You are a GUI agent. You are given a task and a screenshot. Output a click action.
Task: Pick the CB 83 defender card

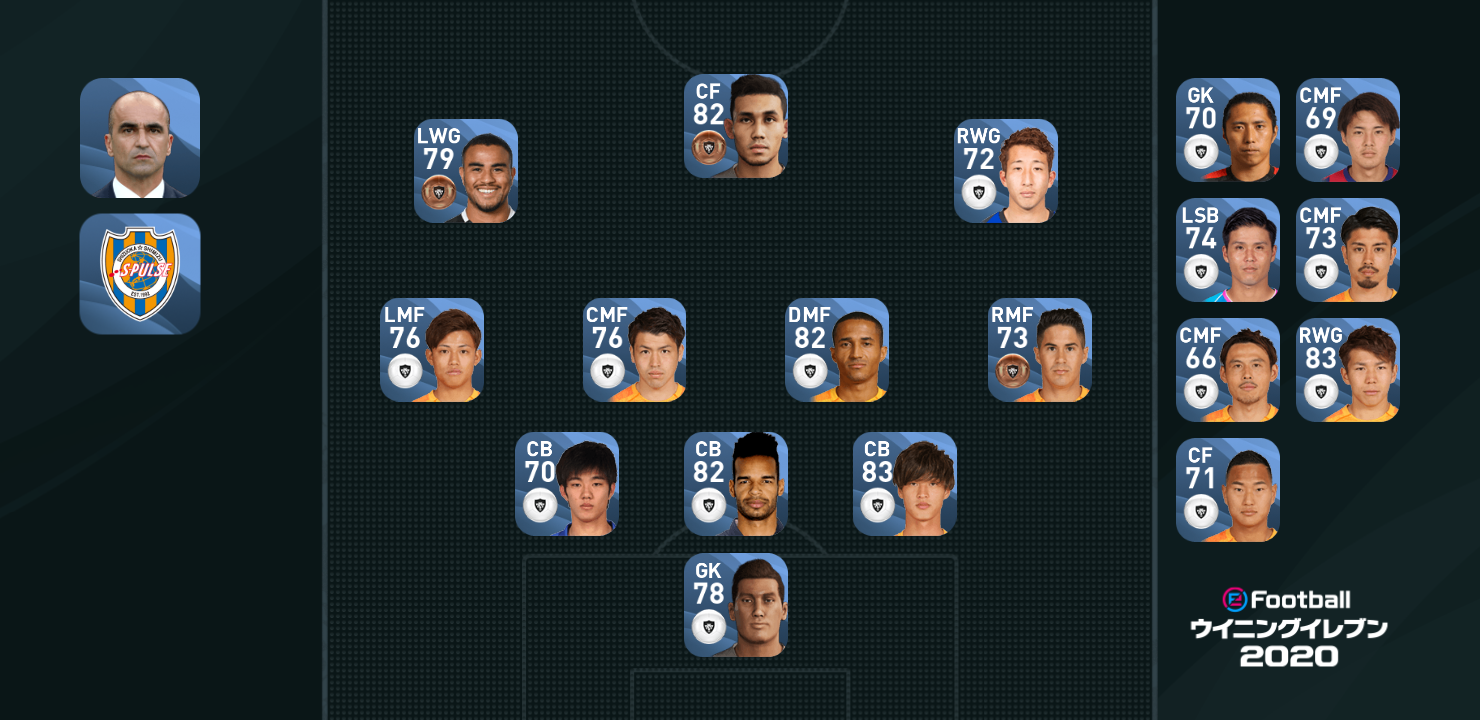tap(904, 484)
